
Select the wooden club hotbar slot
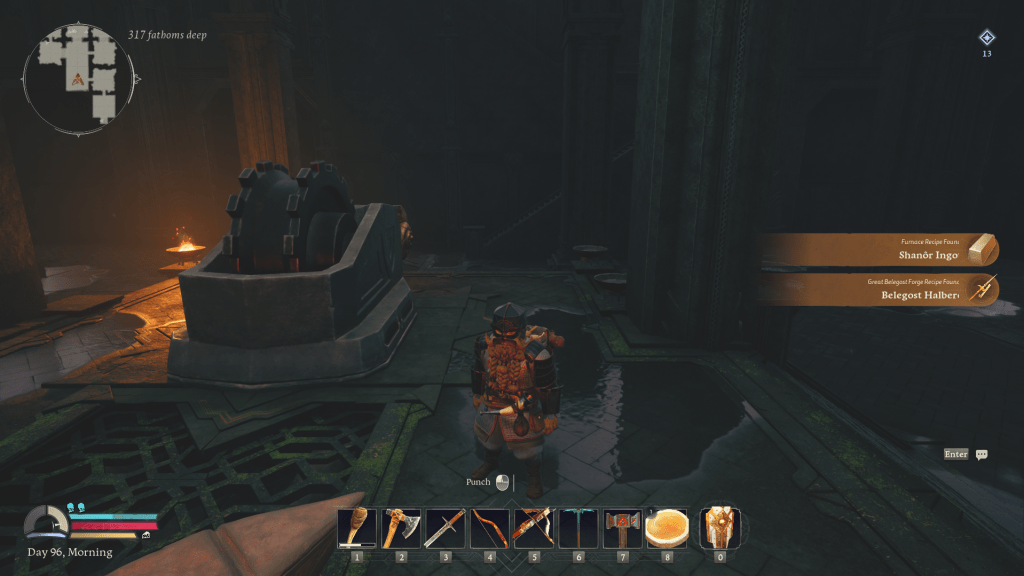[x=357, y=527]
